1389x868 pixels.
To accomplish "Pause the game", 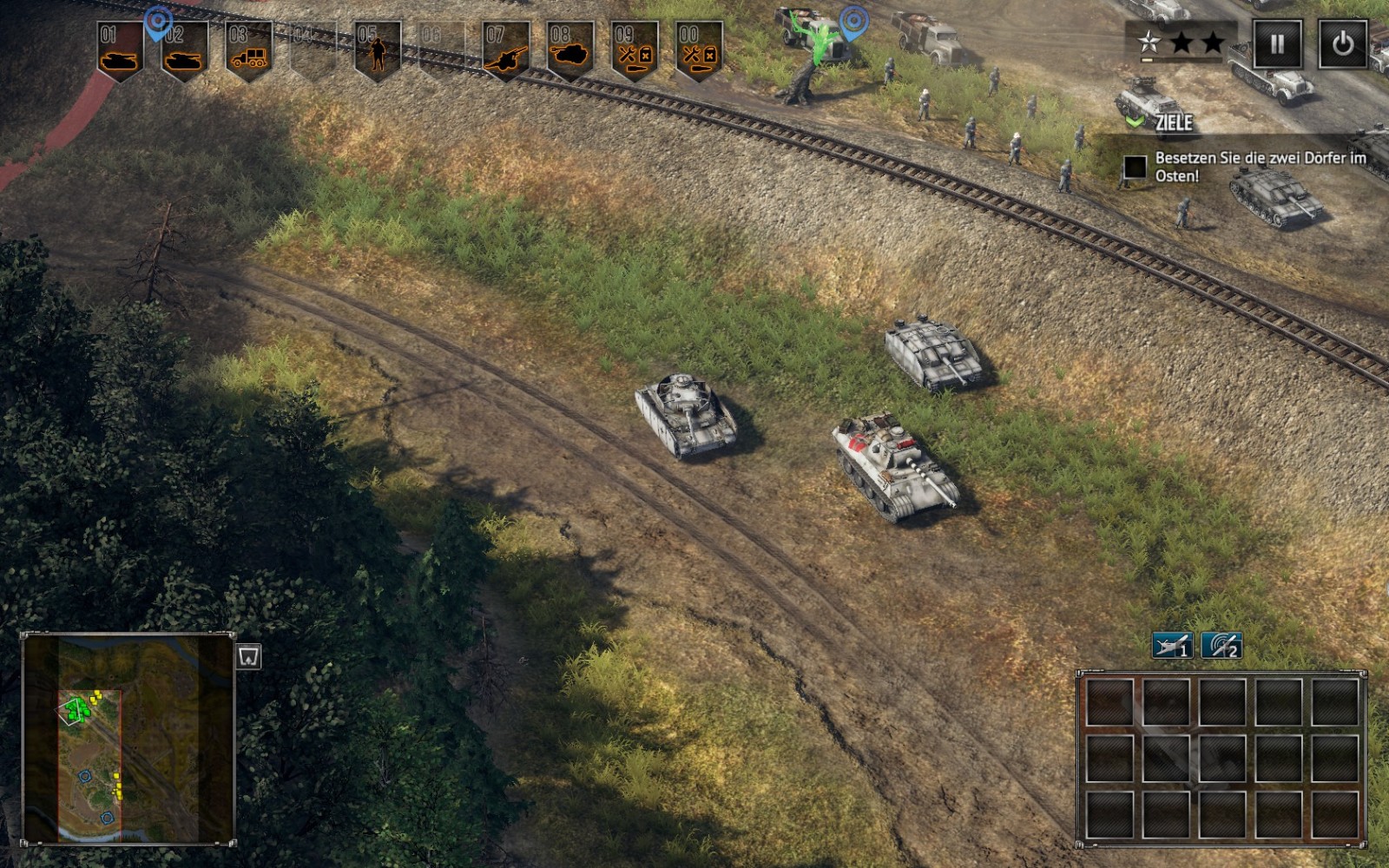I will pos(1277,43).
